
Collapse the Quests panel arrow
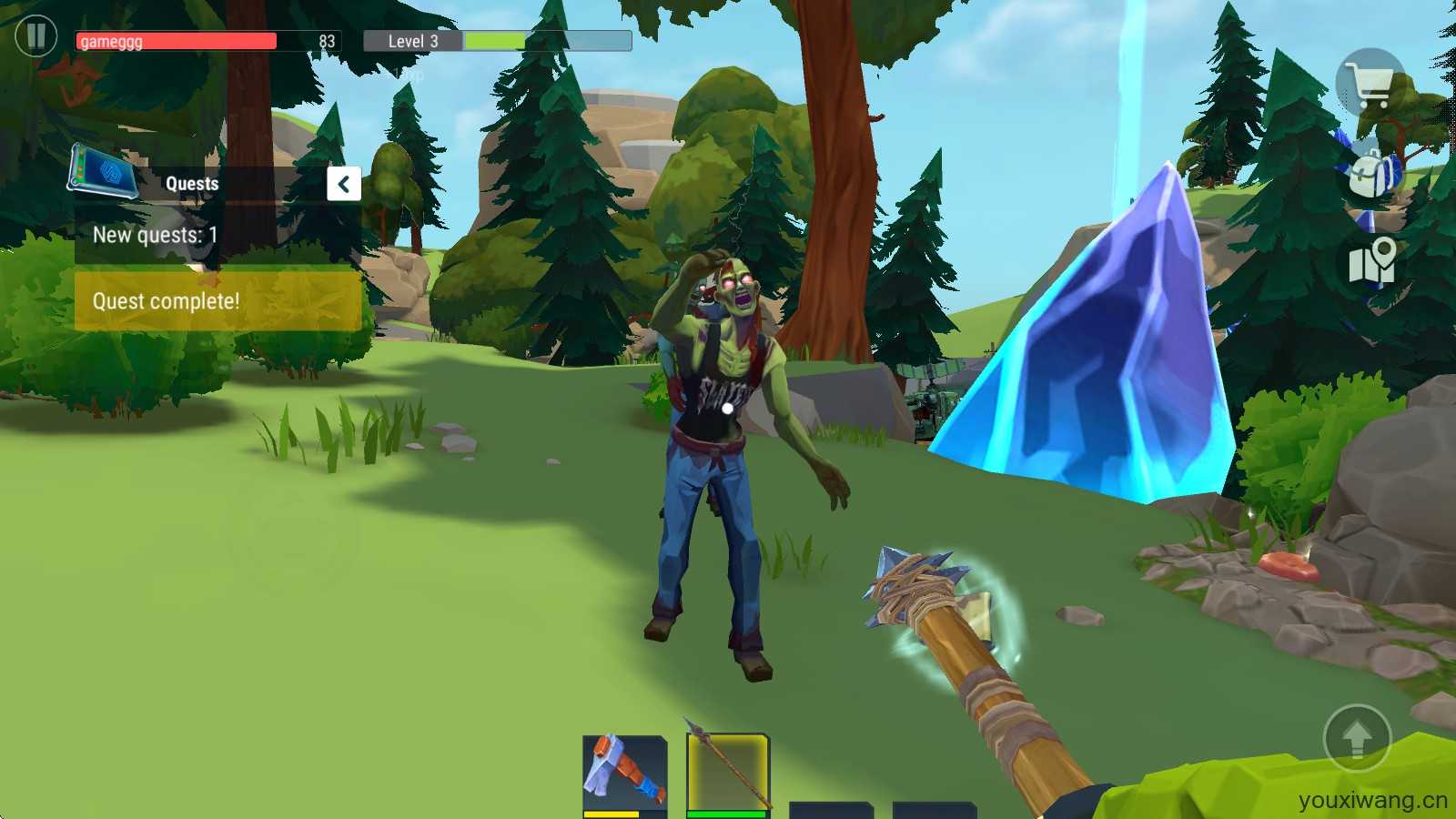[344, 184]
